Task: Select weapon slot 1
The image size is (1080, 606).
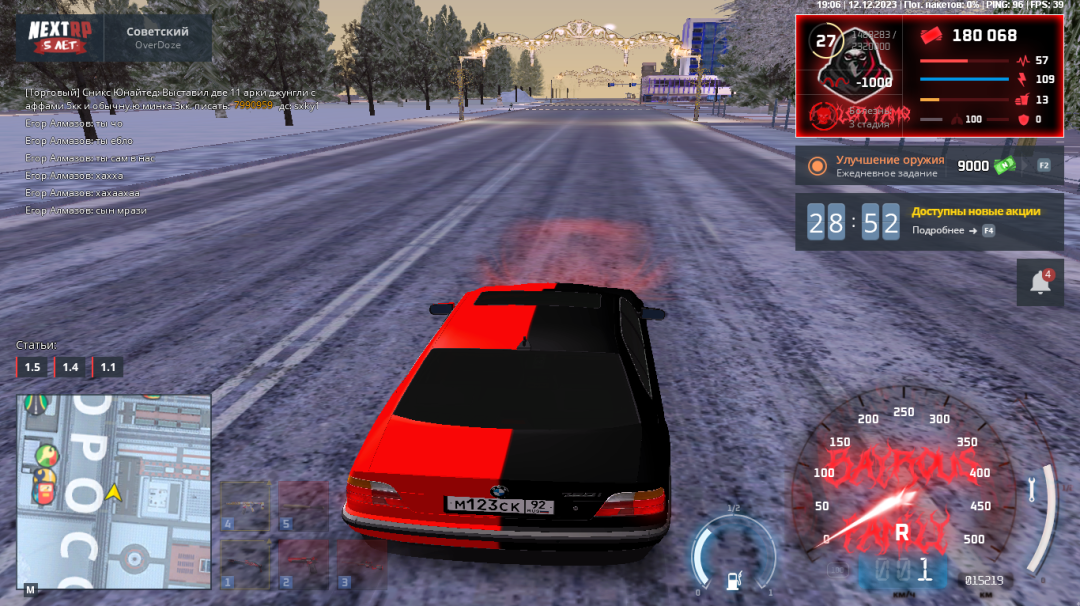Action: point(245,564)
